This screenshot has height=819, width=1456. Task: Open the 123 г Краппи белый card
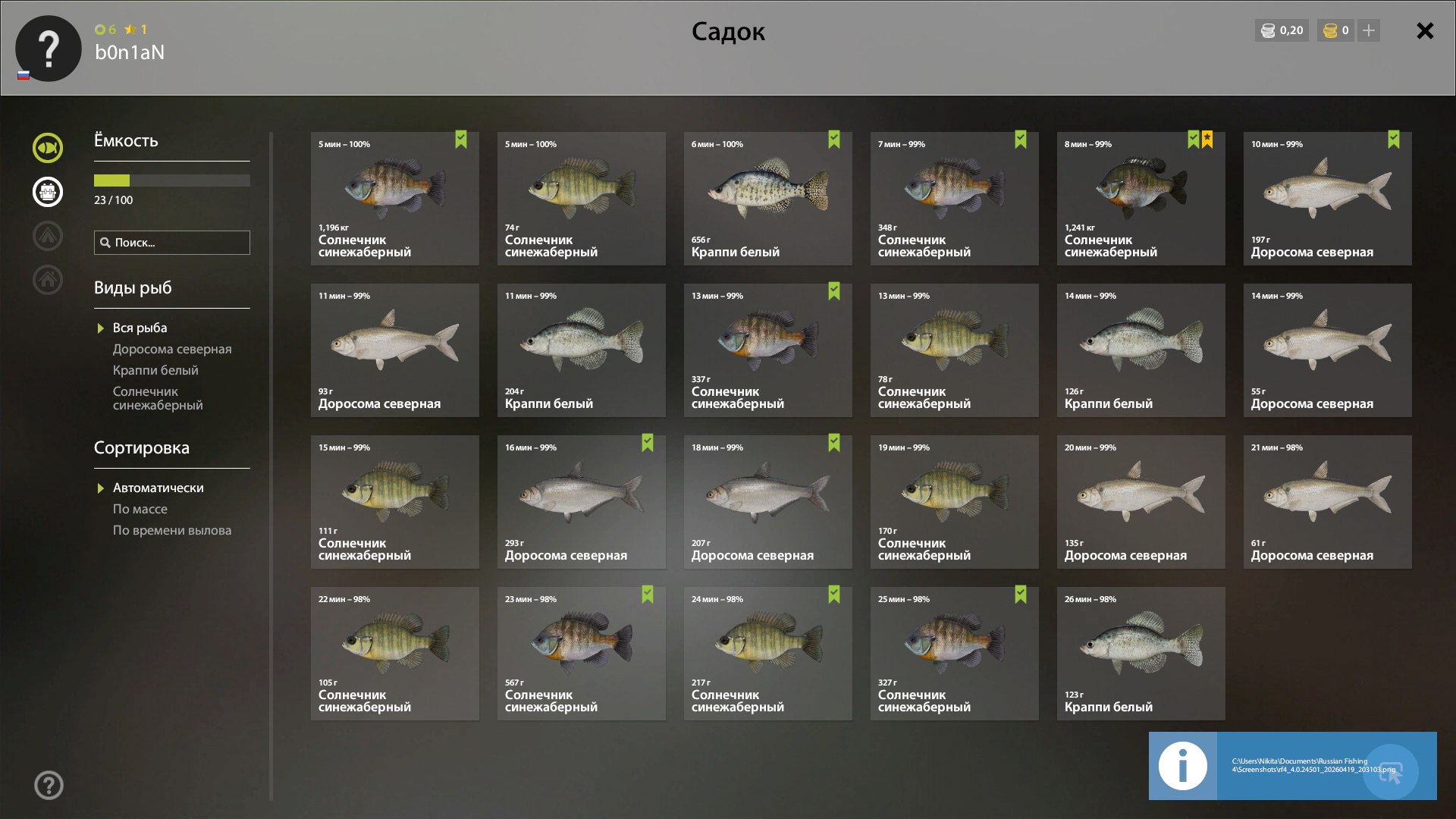click(x=1141, y=654)
